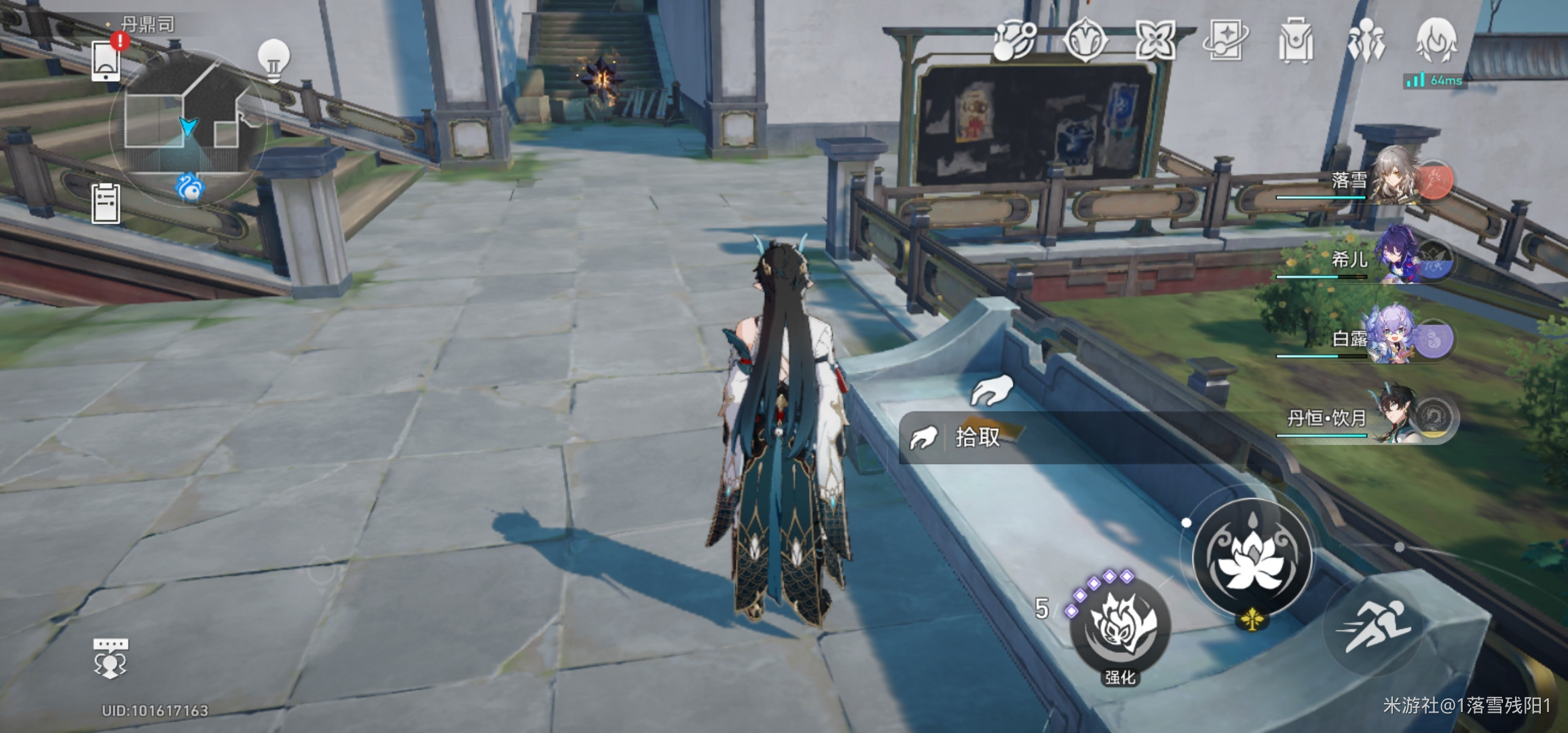Screen dimensions: 1568x733
Task: Use the lotus basic attack button
Action: (1252, 557)
